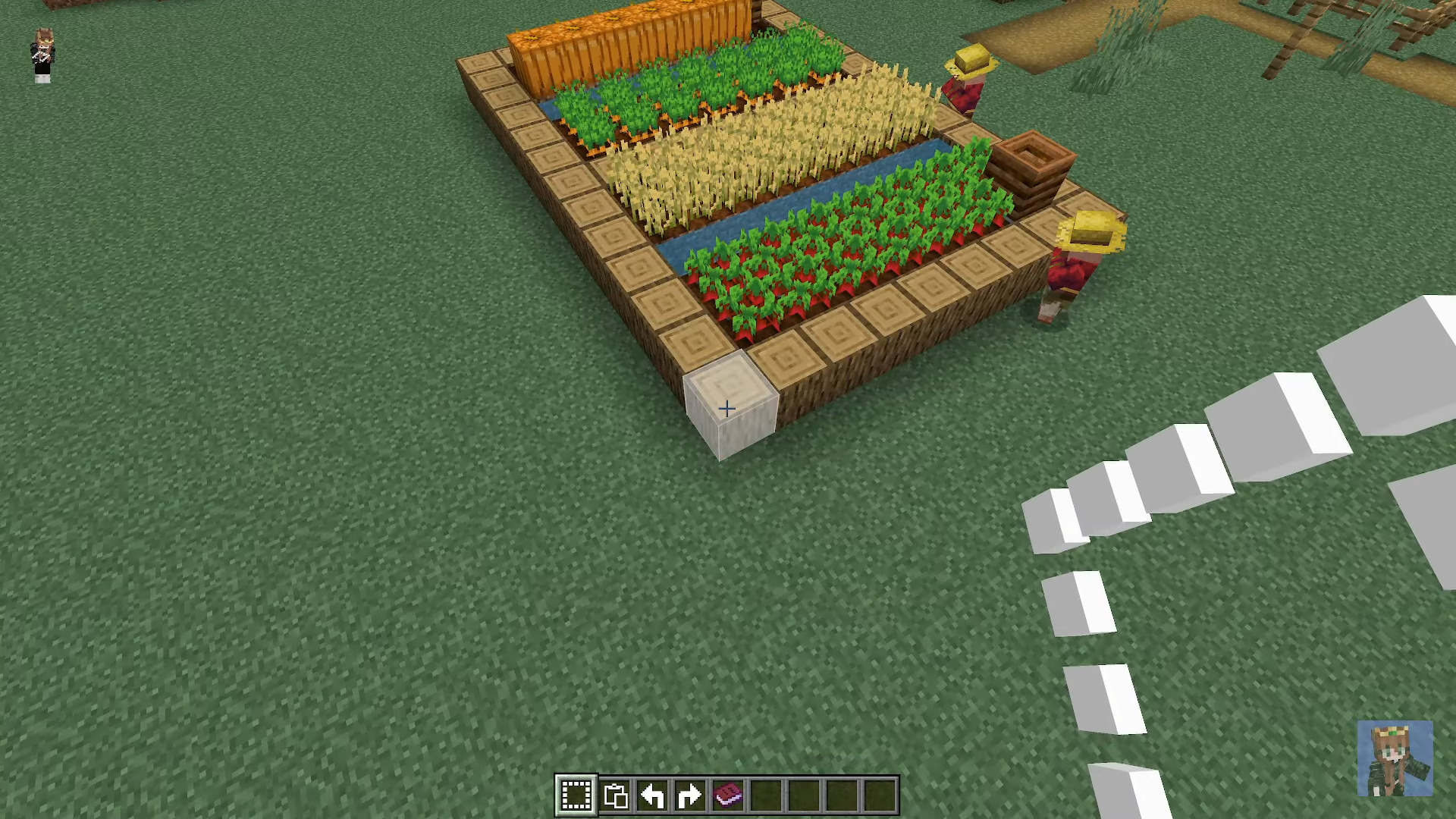
Task: Click the redo arrow icon in the hotbar
Action: (690, 793)
